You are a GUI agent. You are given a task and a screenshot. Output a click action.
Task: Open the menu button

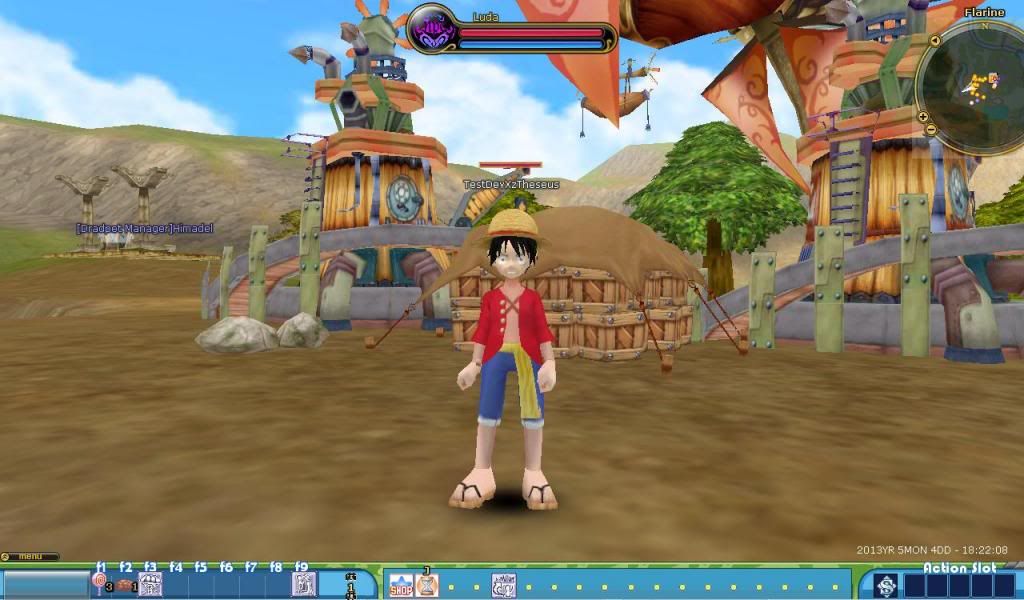pyautogui.click(x=29, y=556)
